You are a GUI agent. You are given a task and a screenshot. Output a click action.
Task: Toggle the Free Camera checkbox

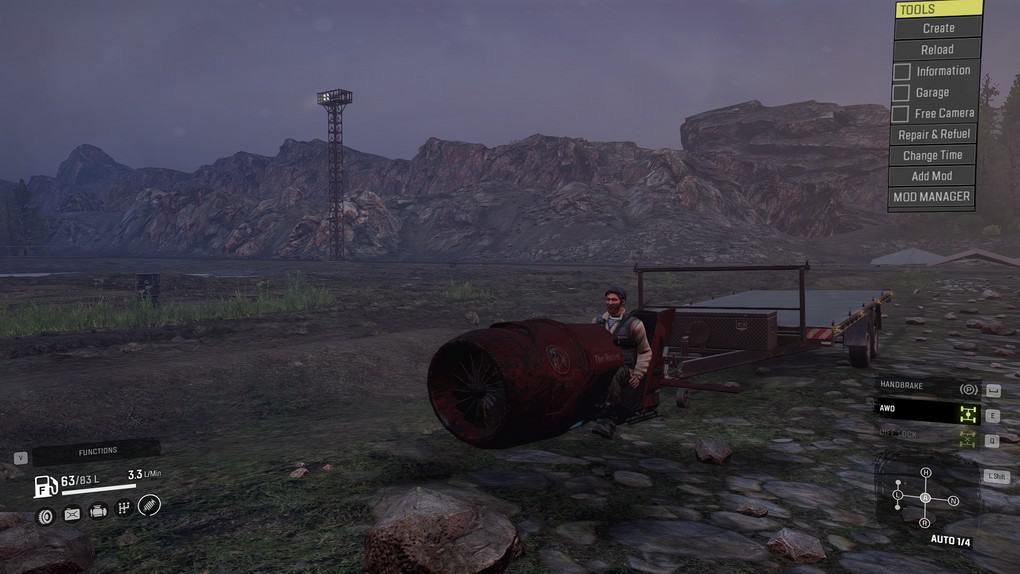click(901, 114)
